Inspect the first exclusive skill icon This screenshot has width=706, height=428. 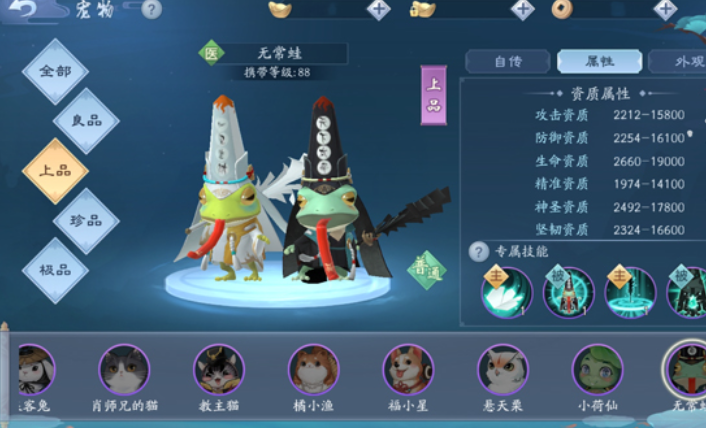click(507, 294)
